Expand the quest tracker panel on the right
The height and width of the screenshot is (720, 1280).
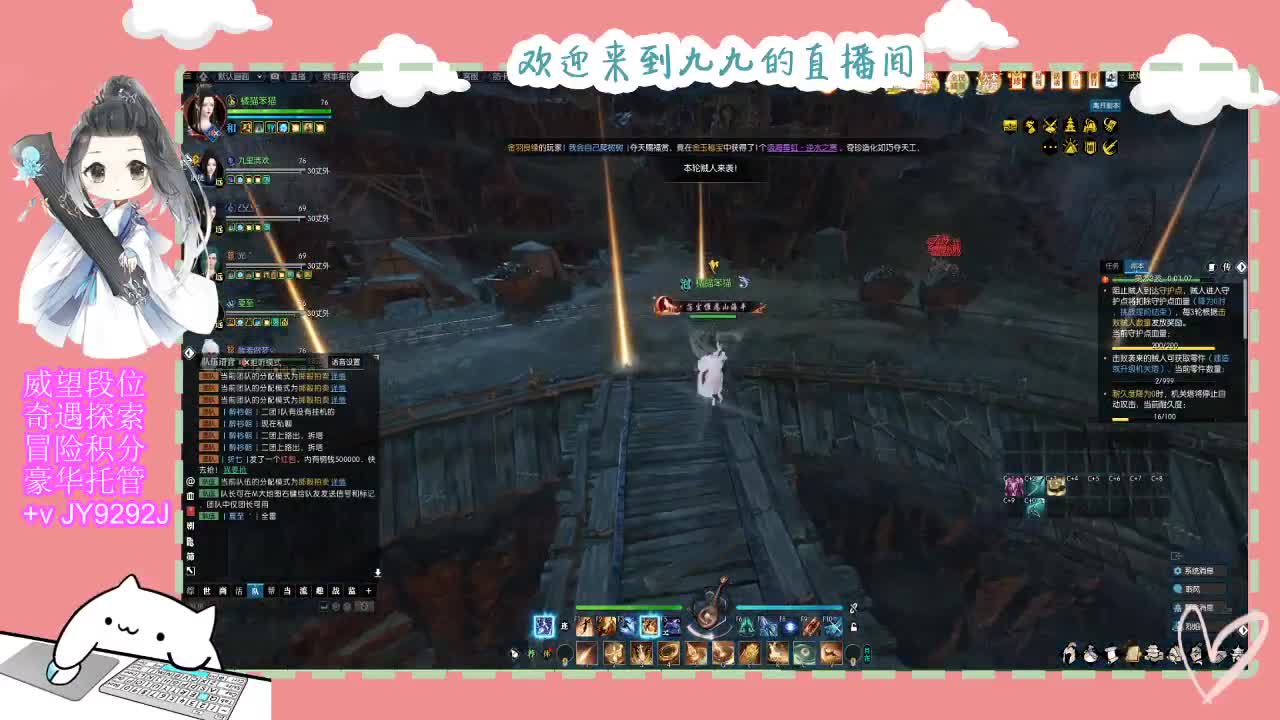point(1241,268)
